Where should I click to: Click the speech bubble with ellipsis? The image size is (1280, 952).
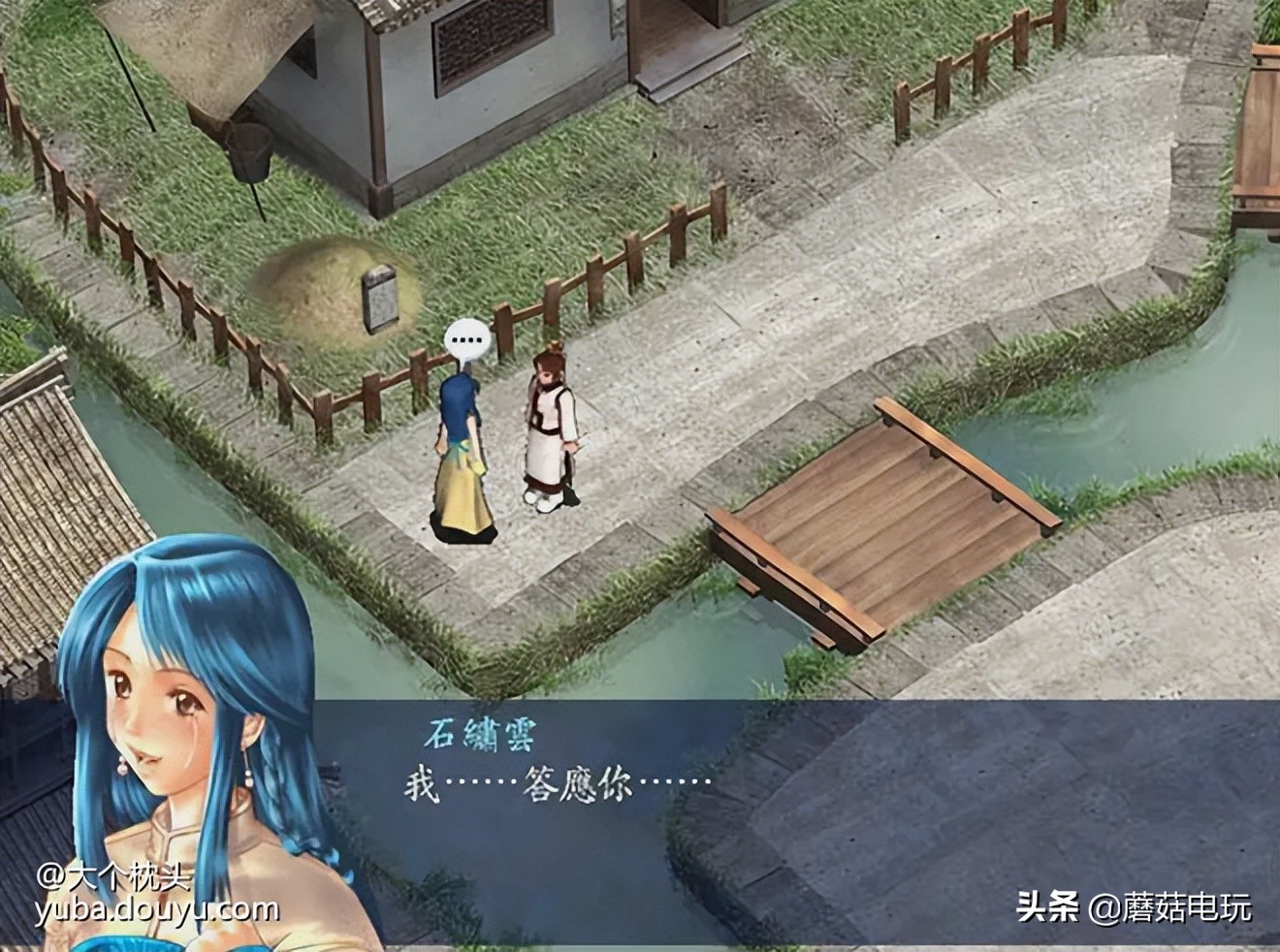tap(468, 339)
